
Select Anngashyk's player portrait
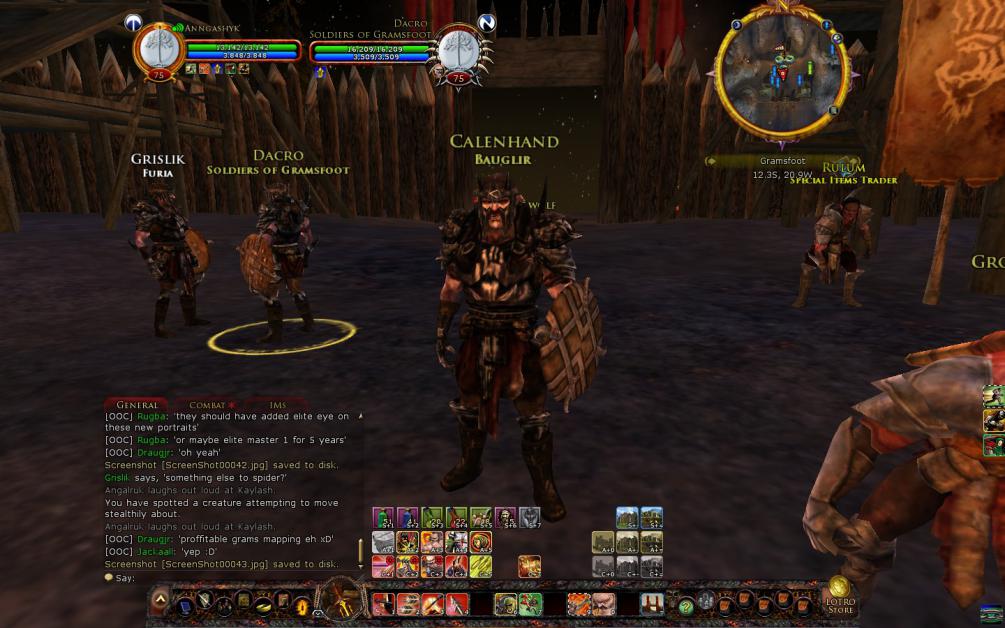tap(158, 48)
